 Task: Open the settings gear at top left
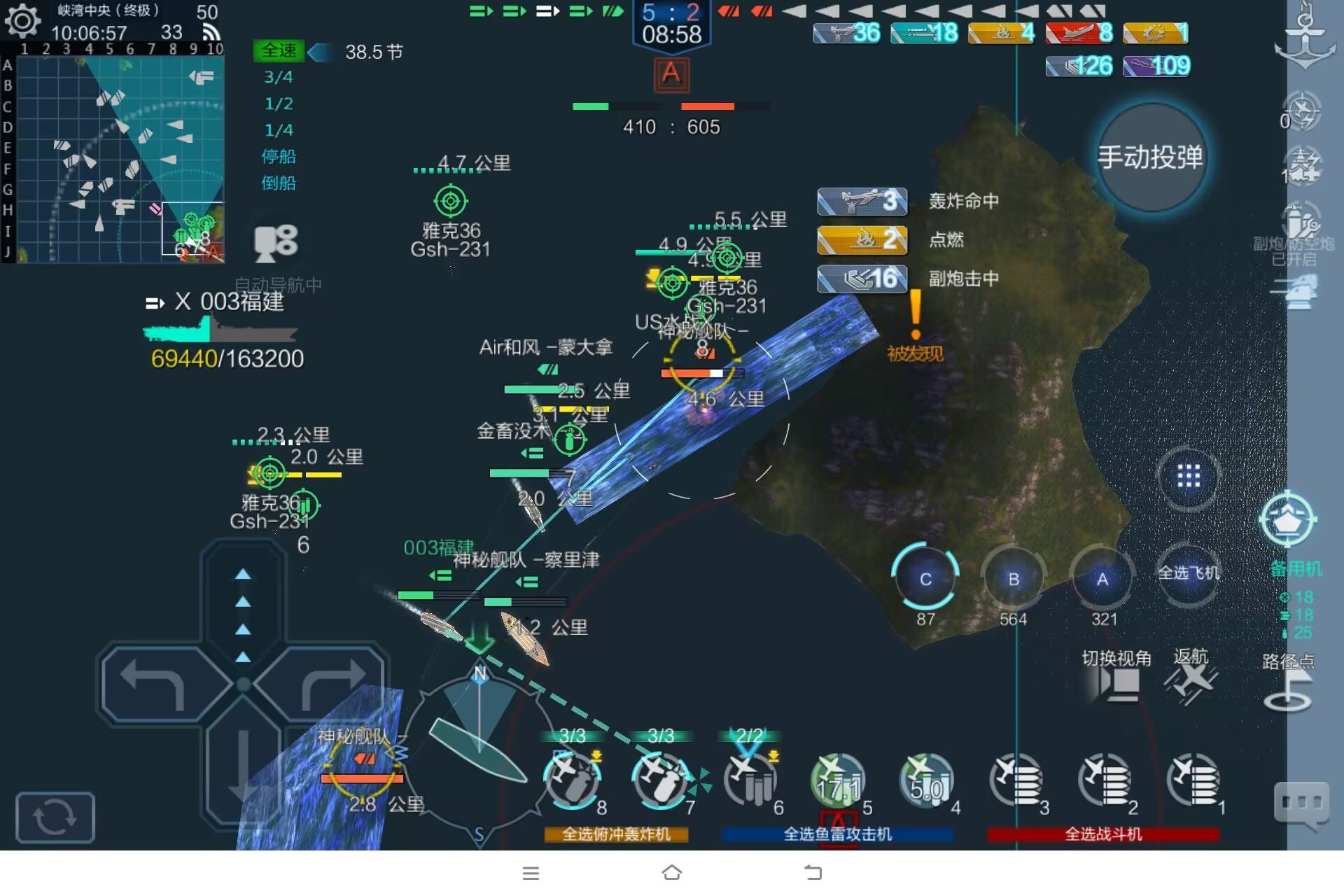(x=24, y=21)
